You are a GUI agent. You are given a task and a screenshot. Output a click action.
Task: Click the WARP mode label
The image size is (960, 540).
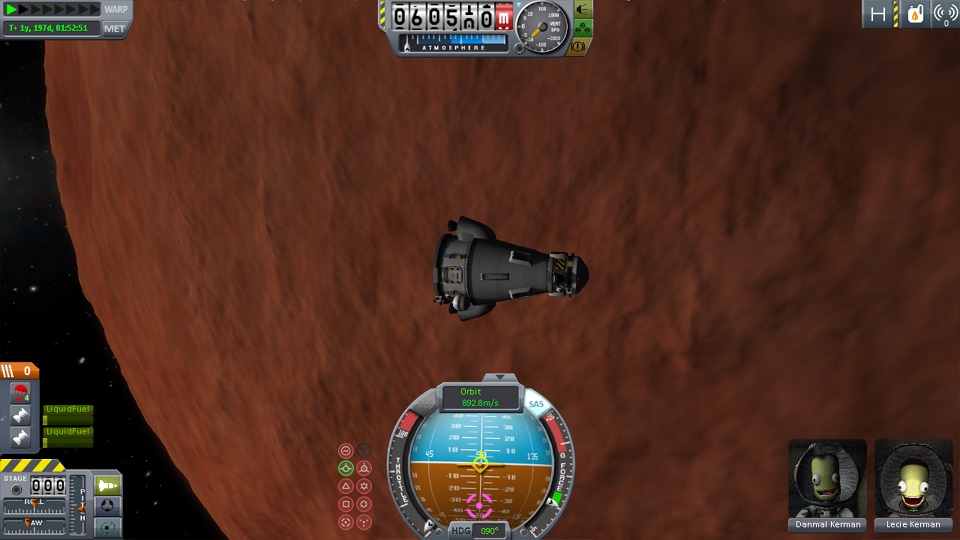pyautogui.click(x=116, y=9)
